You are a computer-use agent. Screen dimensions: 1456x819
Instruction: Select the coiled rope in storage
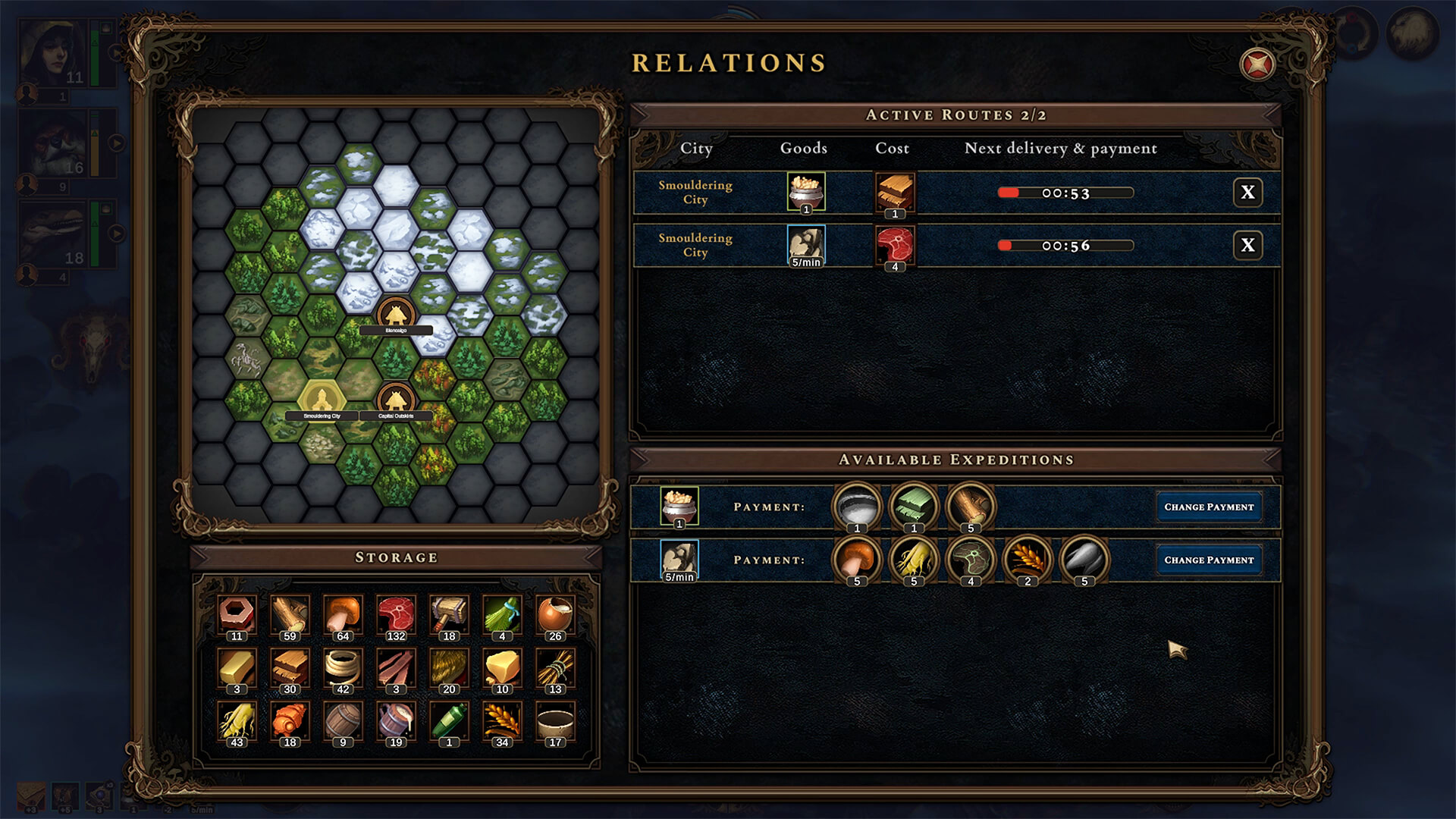tap(343, 668)
